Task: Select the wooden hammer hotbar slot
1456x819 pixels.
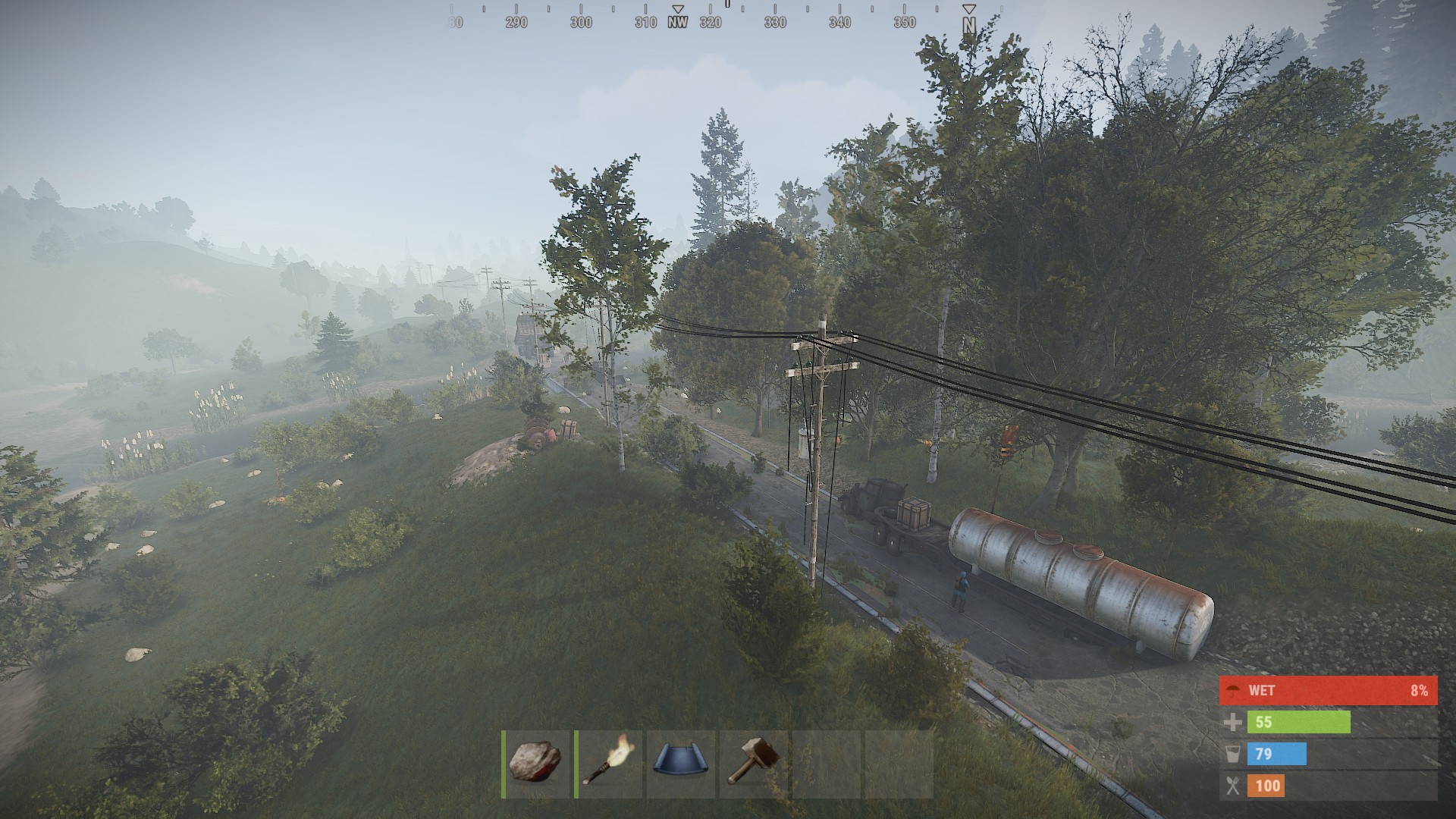Action: [x=753, y=763]
